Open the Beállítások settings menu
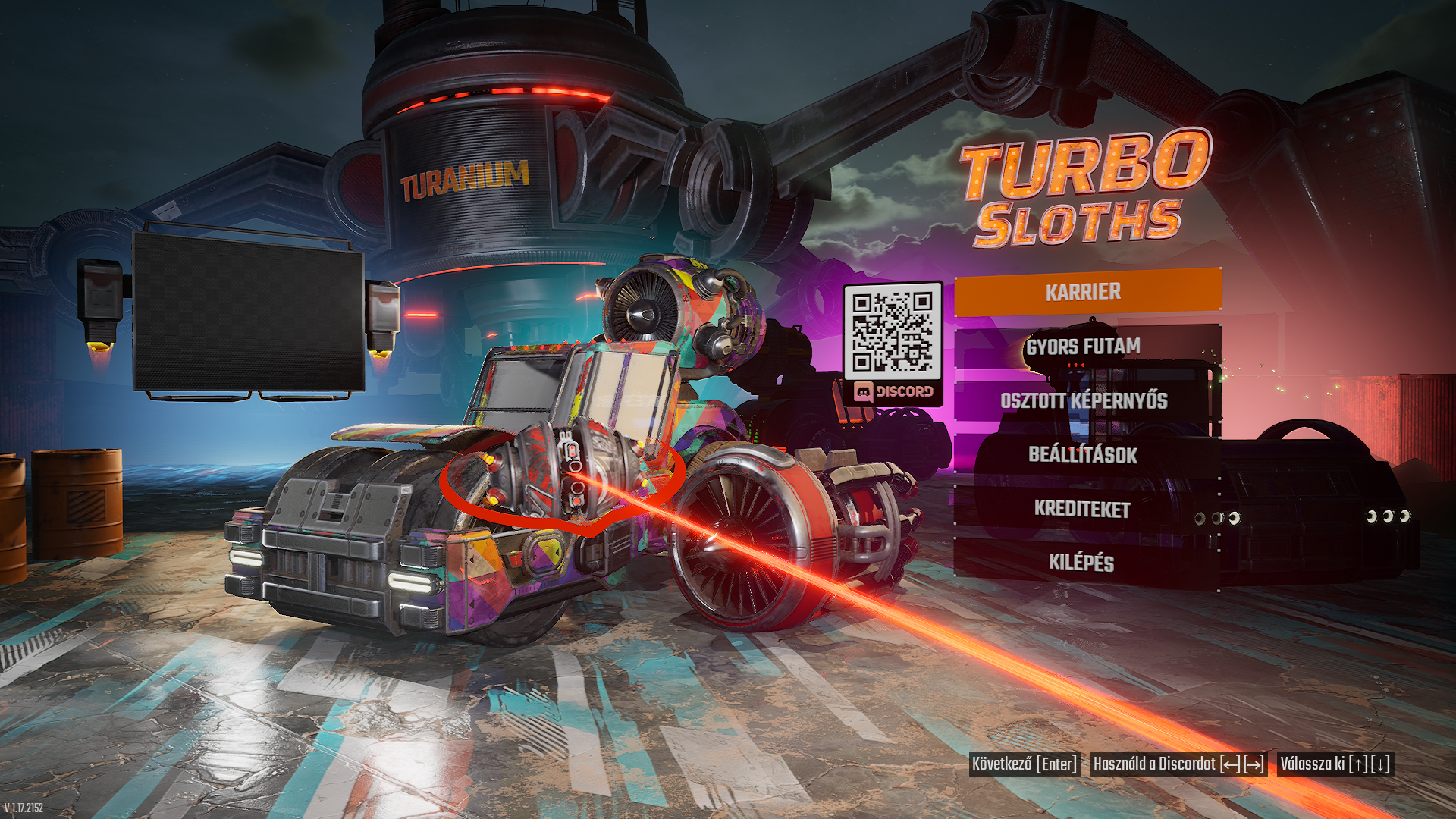The height and width of the screenshot is (819, 1456). tap(1087, 455)
